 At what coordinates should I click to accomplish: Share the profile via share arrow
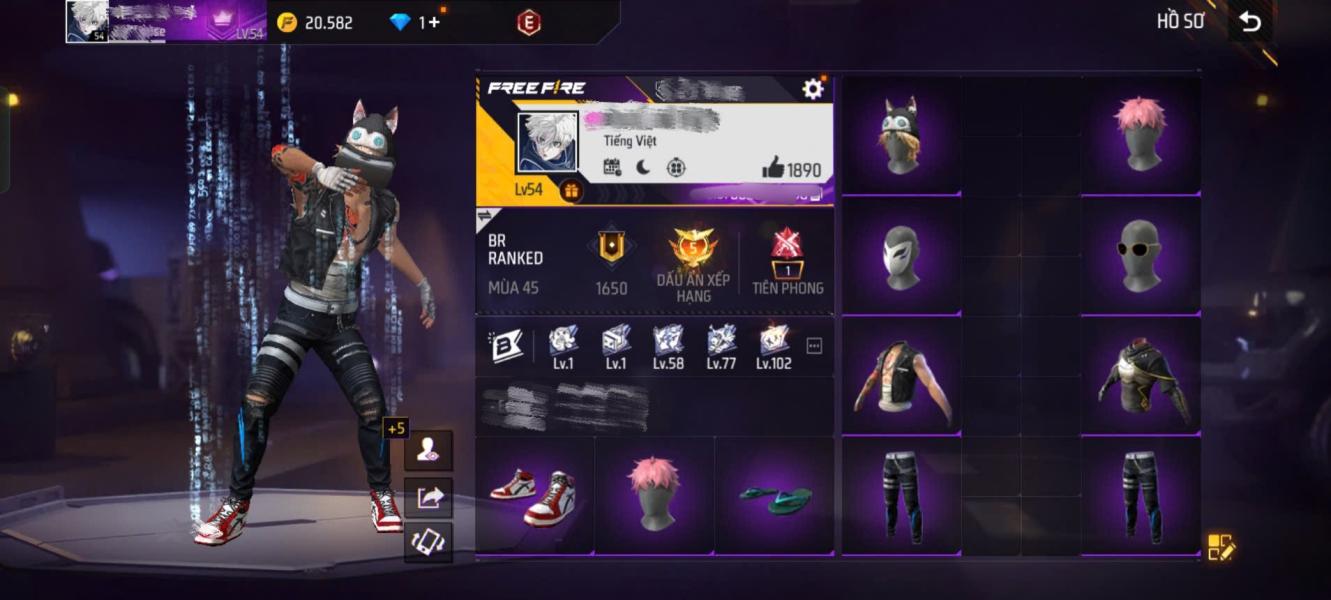[x=429, y=496]
